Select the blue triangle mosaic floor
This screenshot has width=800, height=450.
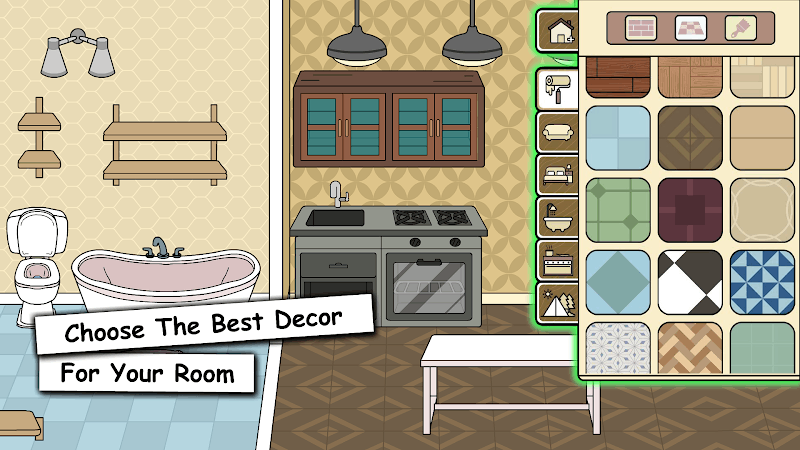[762, 282]
